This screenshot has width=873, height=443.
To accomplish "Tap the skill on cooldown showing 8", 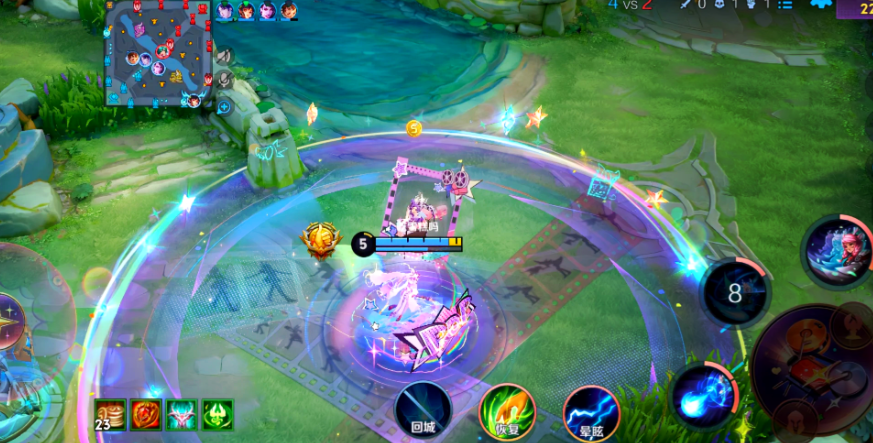I will 735,292.
